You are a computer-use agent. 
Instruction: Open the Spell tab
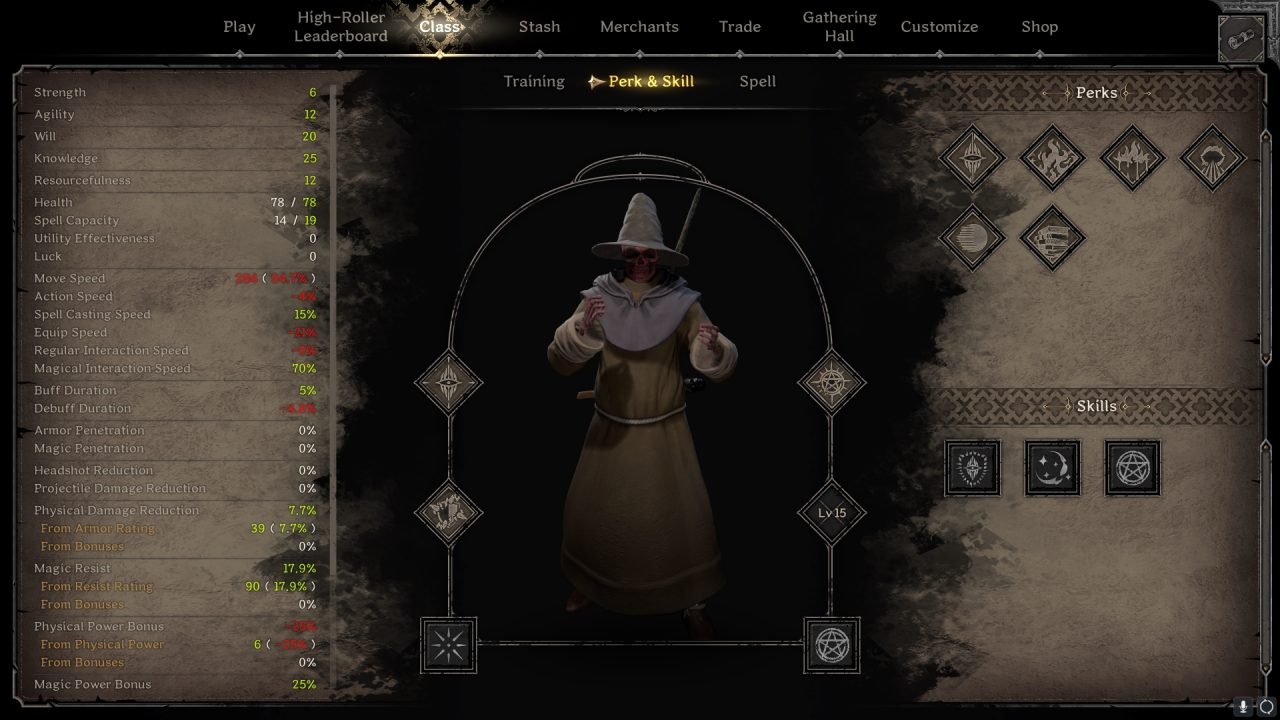click(x=757, y=81)
